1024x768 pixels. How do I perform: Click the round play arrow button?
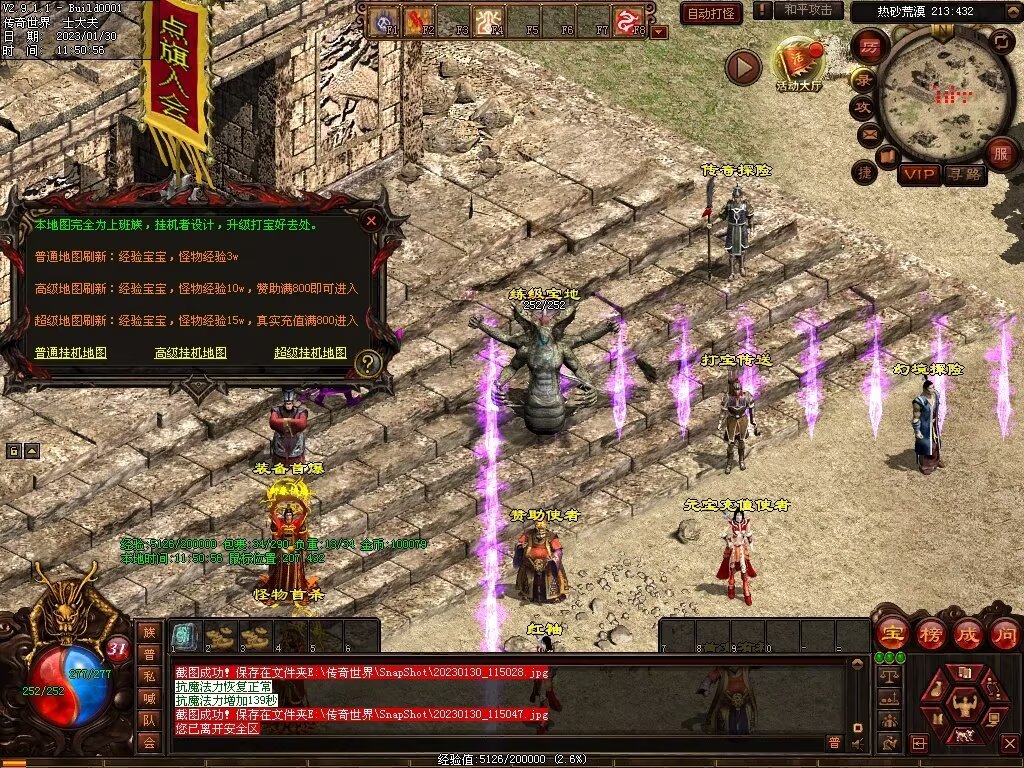tap(743, 67)
